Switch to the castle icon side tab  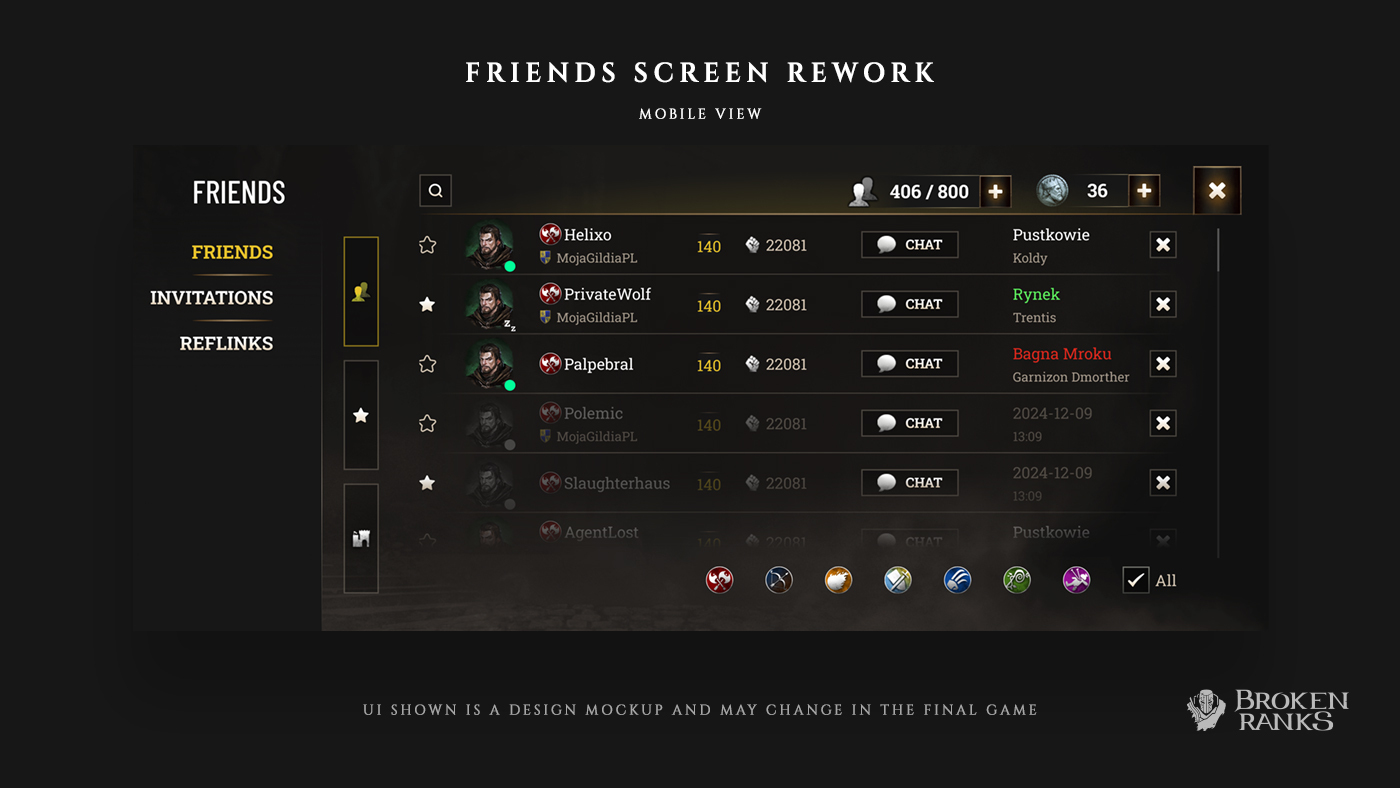pyautogui.click(x=361, y=538)
